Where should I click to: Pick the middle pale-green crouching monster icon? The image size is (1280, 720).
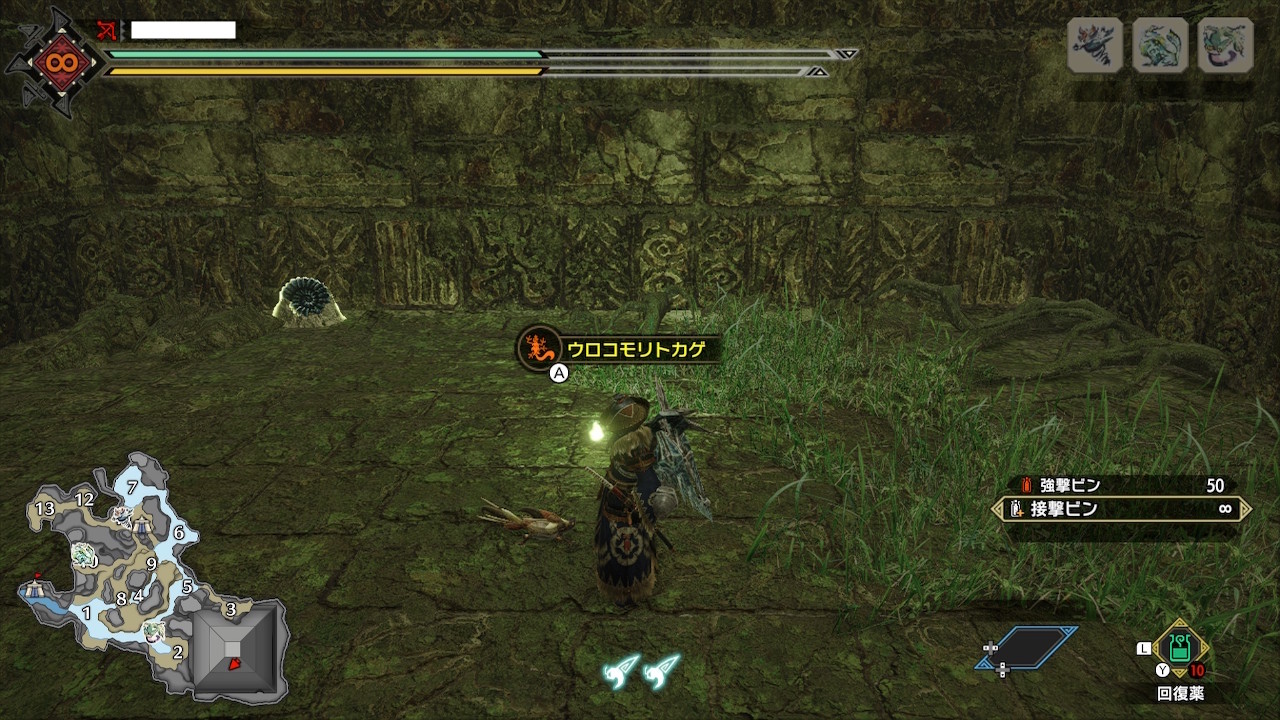pos(1160,45)
